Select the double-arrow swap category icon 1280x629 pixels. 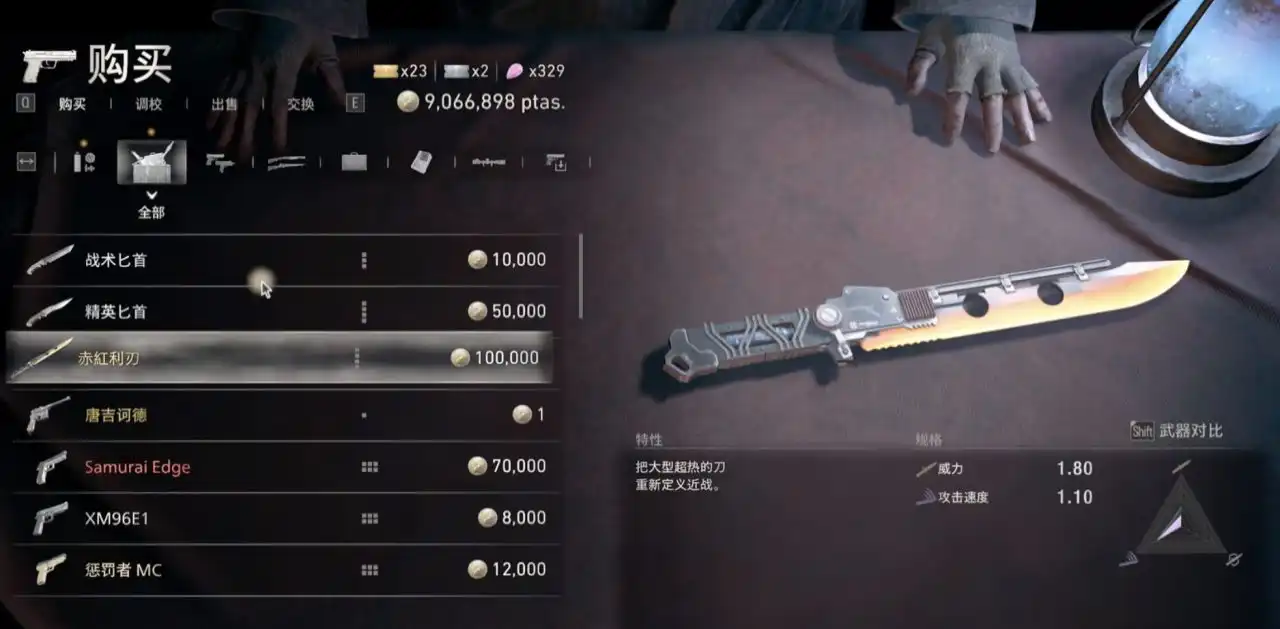(26, 162)
